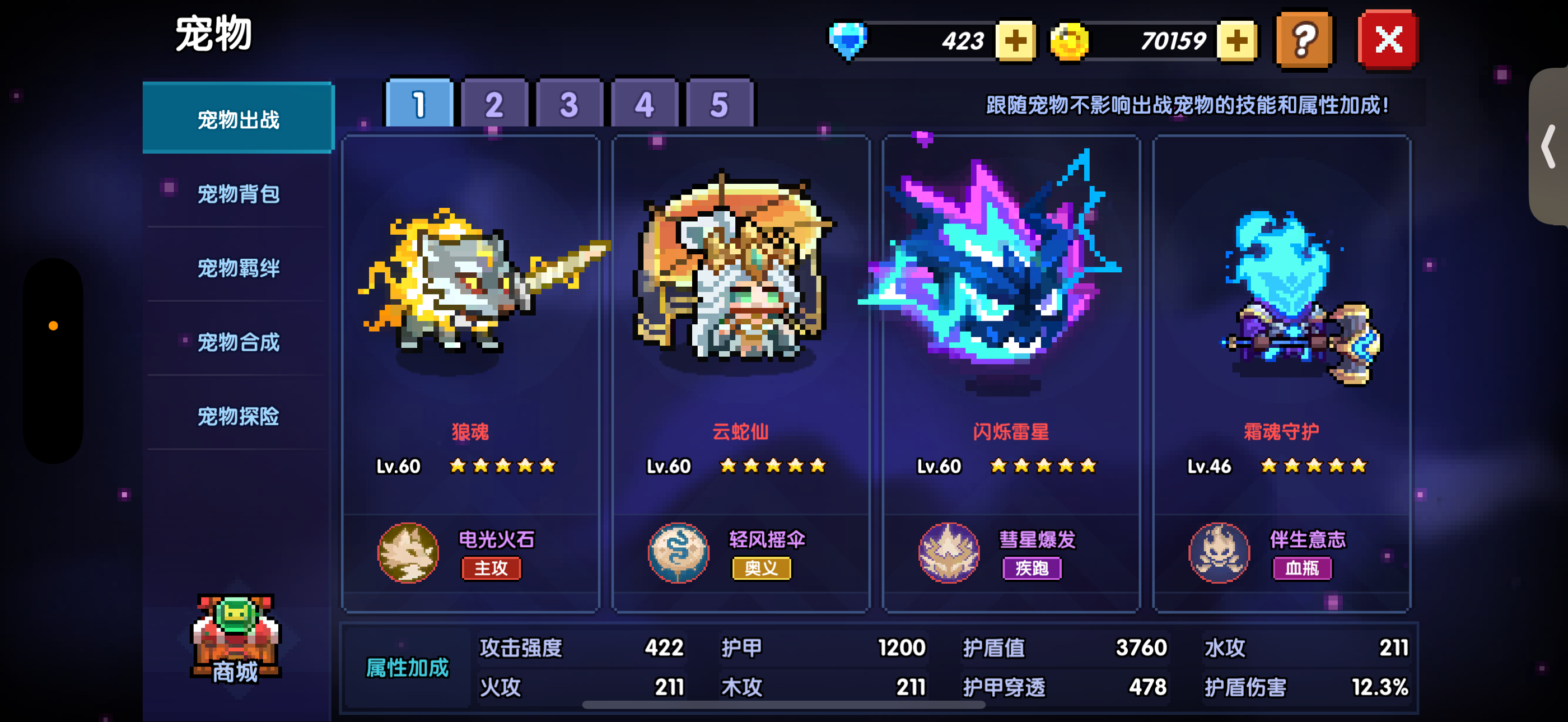Switch to pet team preset tab 2
Image resolution: width=1568 pixels, height=722 pixels.
pyautogui.click(x=494, y=104)
